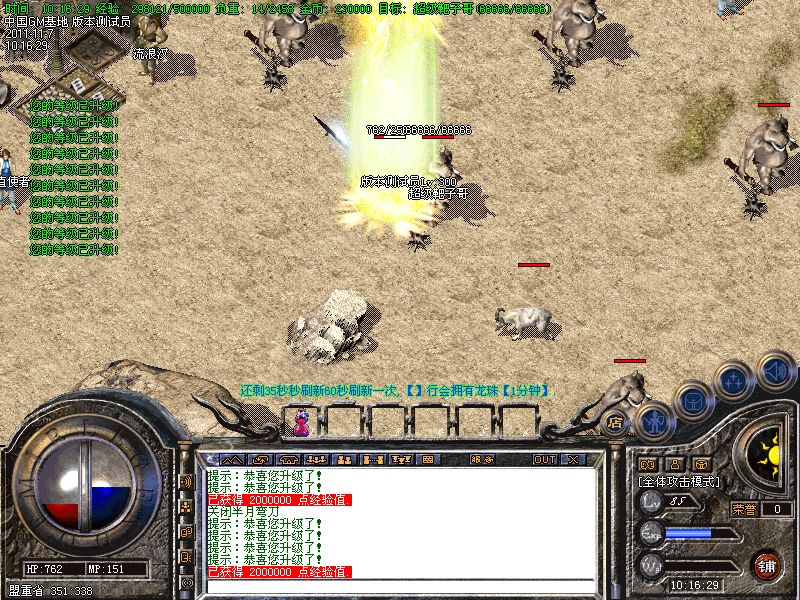Open the skills sparkle round button

[x=735, y=382]
